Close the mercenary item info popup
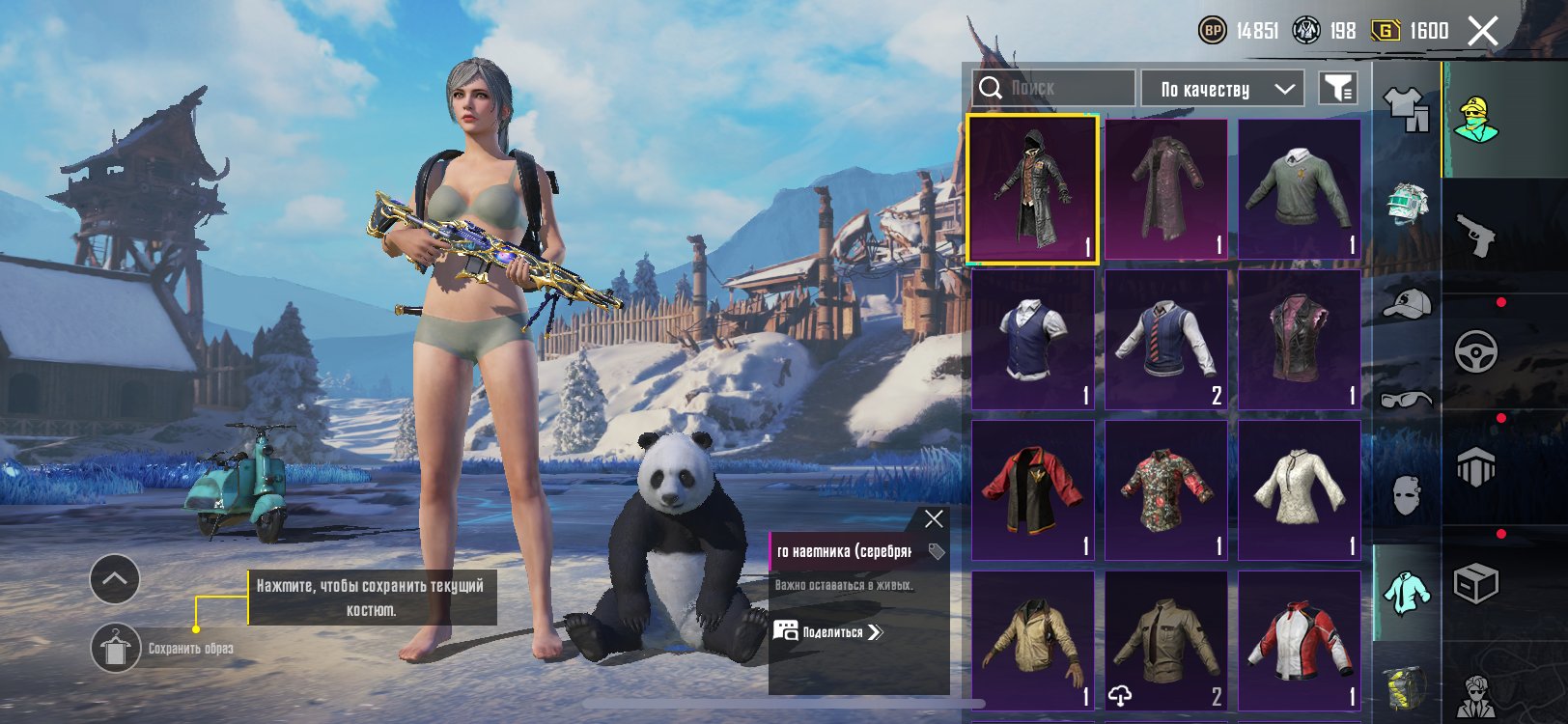Screen dimensions: 1568x724 pyautogui.click(x=934, y=519)
